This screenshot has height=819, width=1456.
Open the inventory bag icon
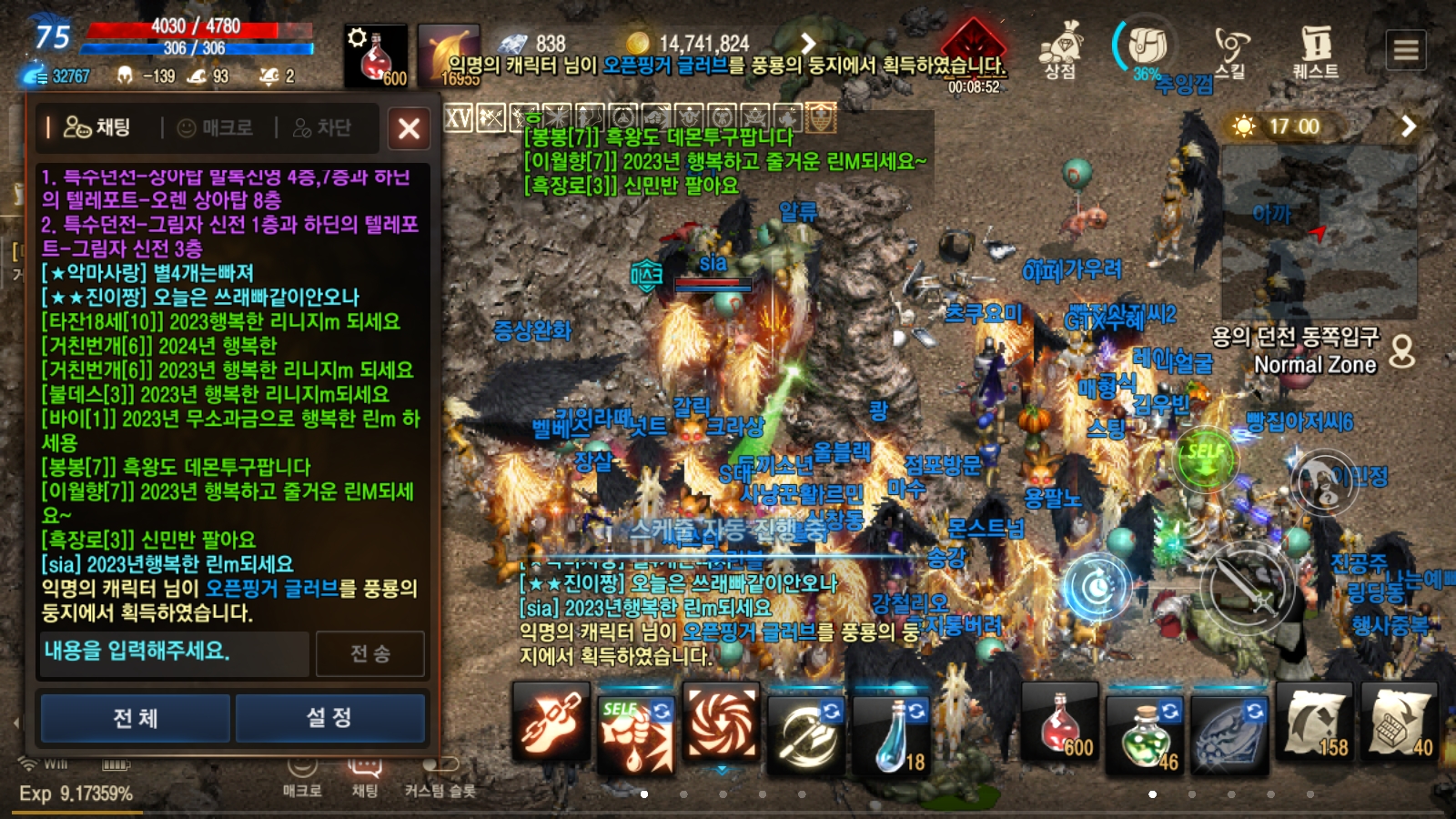pyautogui.click(x=1146, y=45)
